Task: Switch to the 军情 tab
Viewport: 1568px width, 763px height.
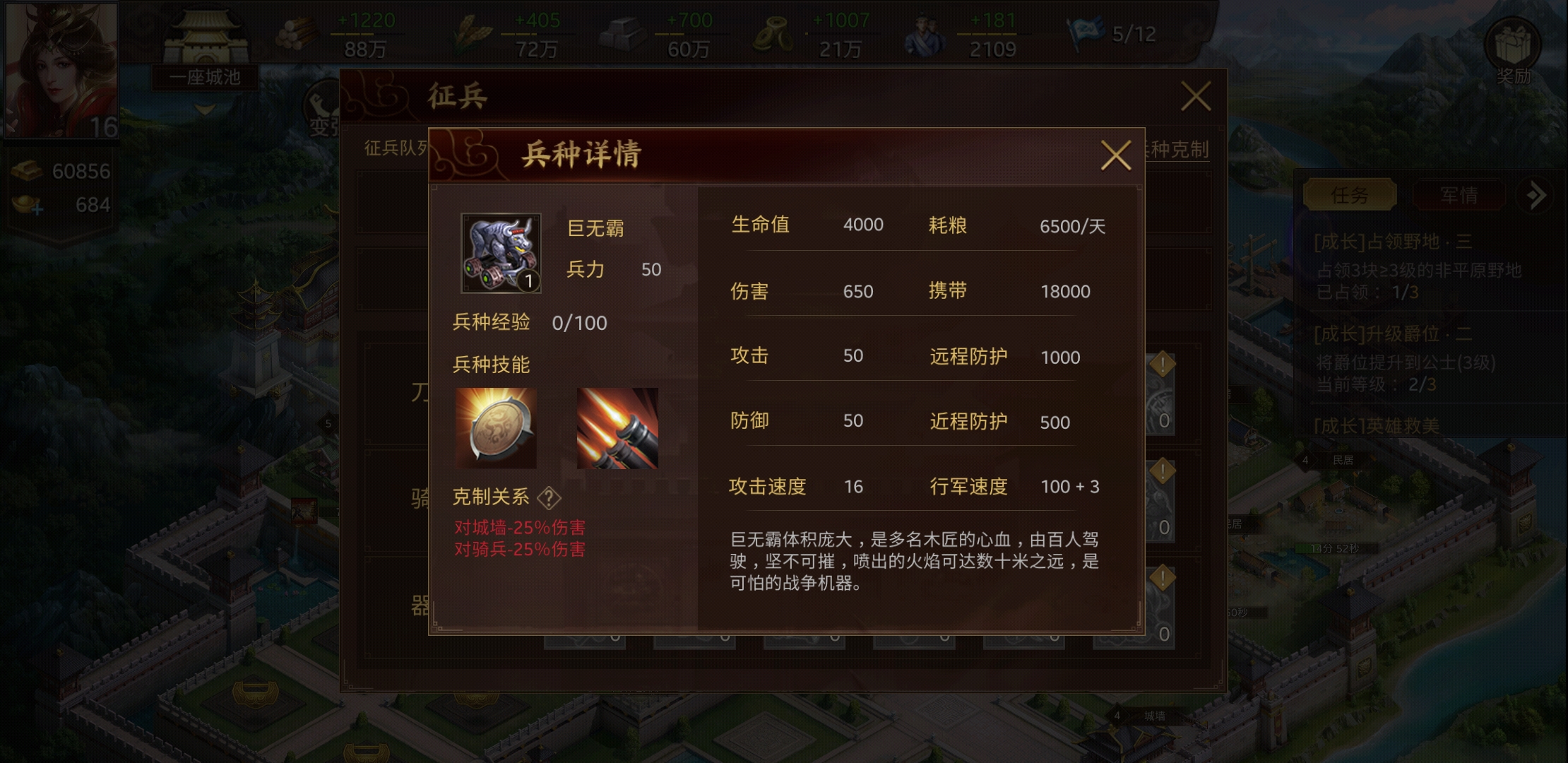Action: coord(1458,195)
